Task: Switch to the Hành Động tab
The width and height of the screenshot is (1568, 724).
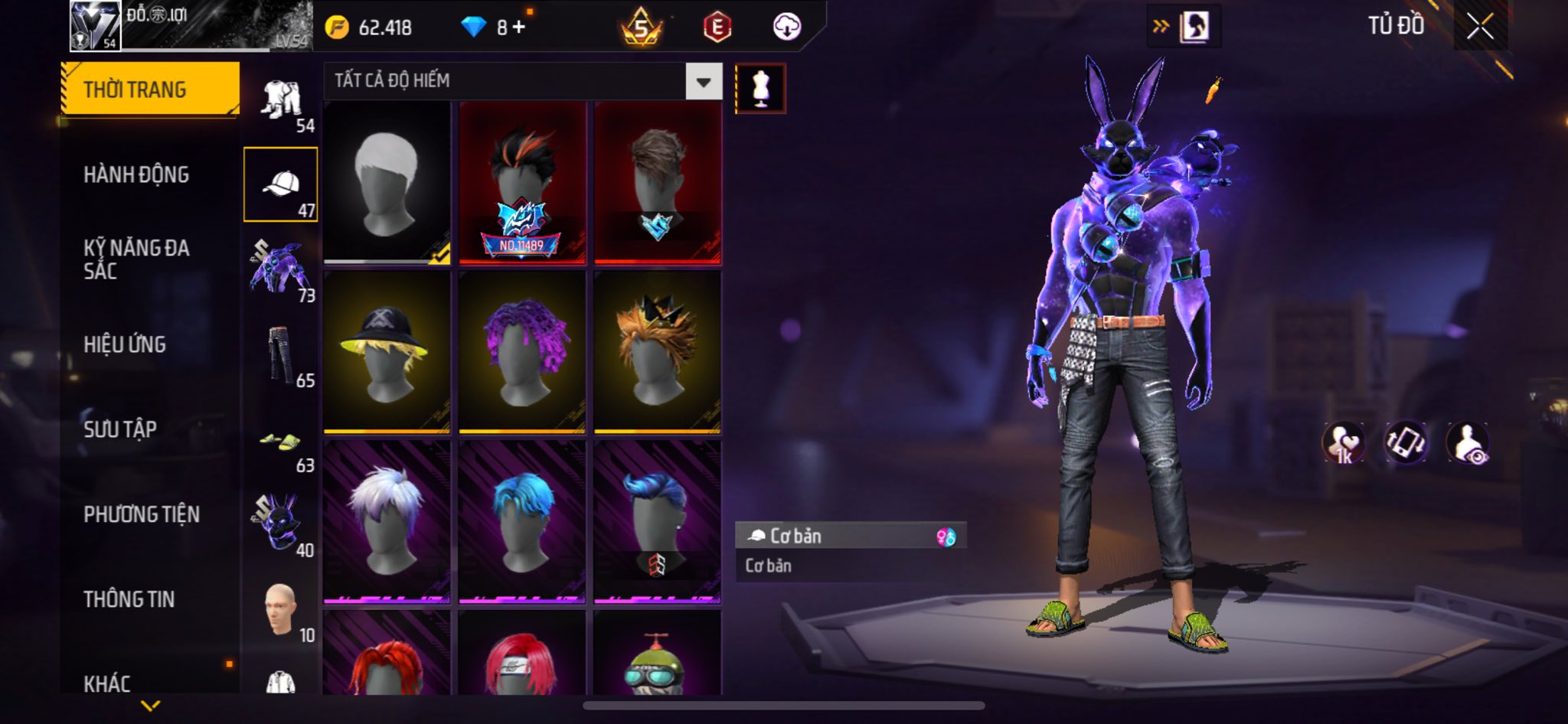Action: pyautogui.click(x=136, y=174)
